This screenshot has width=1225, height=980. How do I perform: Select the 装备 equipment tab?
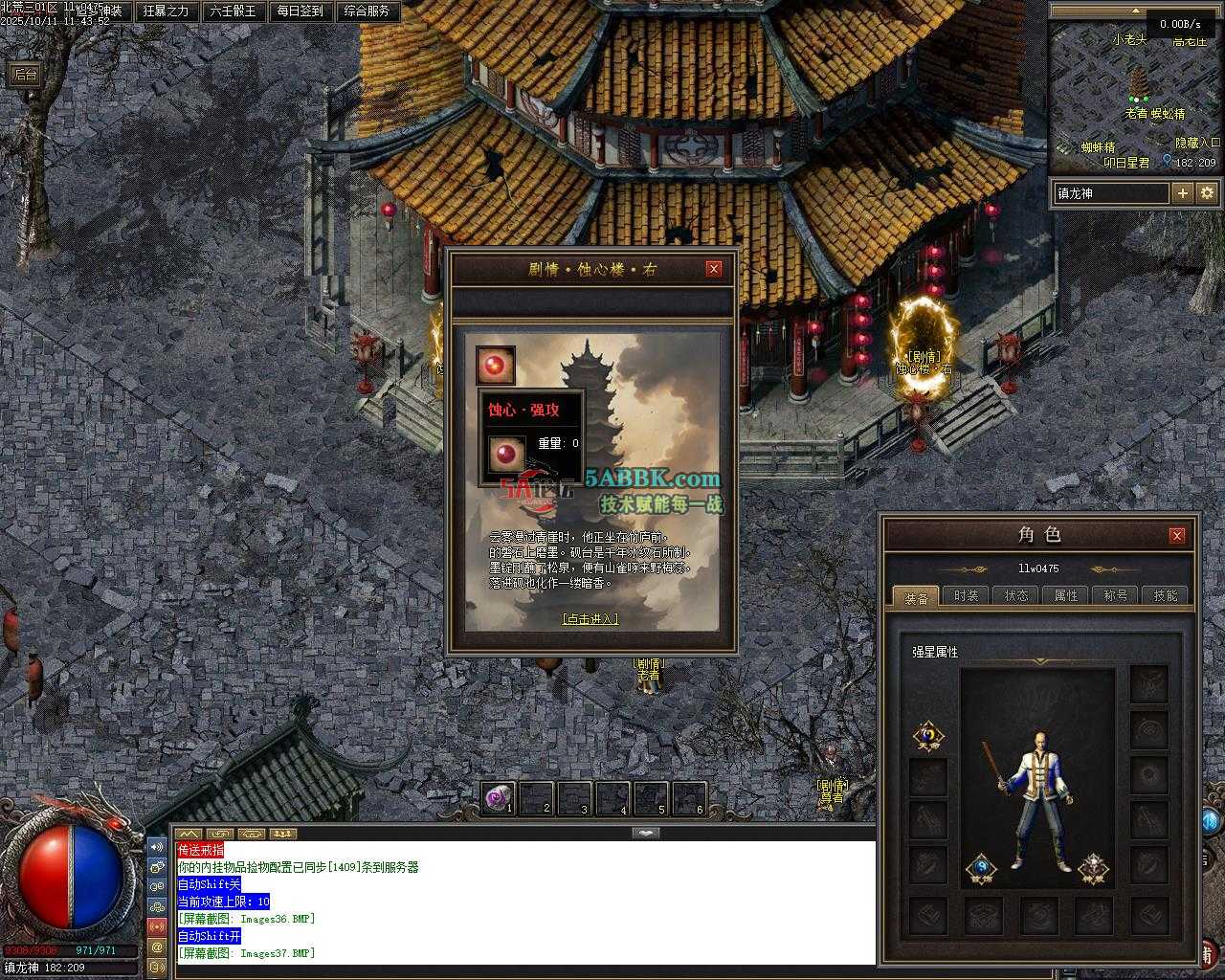point(916,597)
